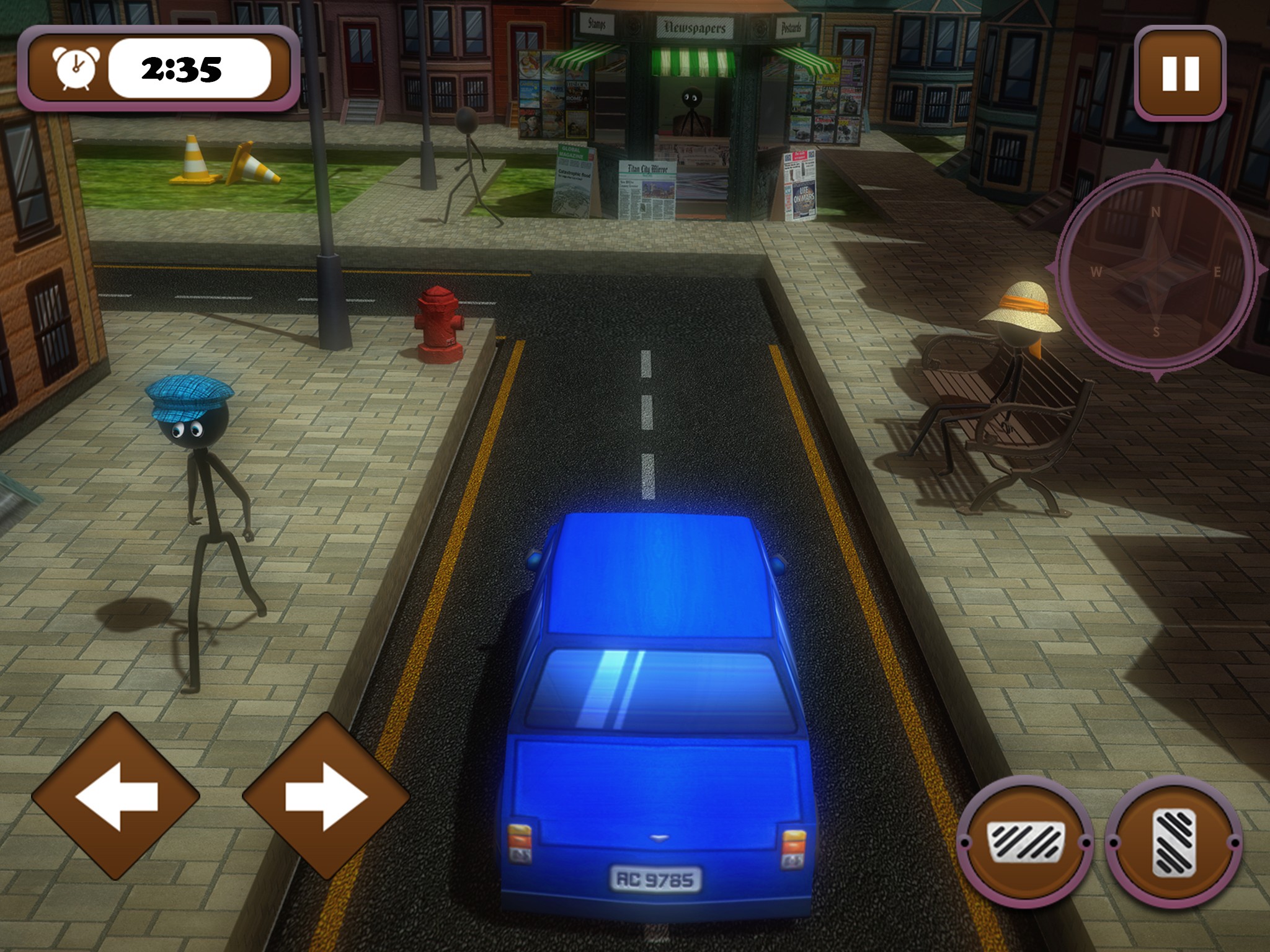
Task: Tap the brake pedal
Action: tap(1026, 842)
